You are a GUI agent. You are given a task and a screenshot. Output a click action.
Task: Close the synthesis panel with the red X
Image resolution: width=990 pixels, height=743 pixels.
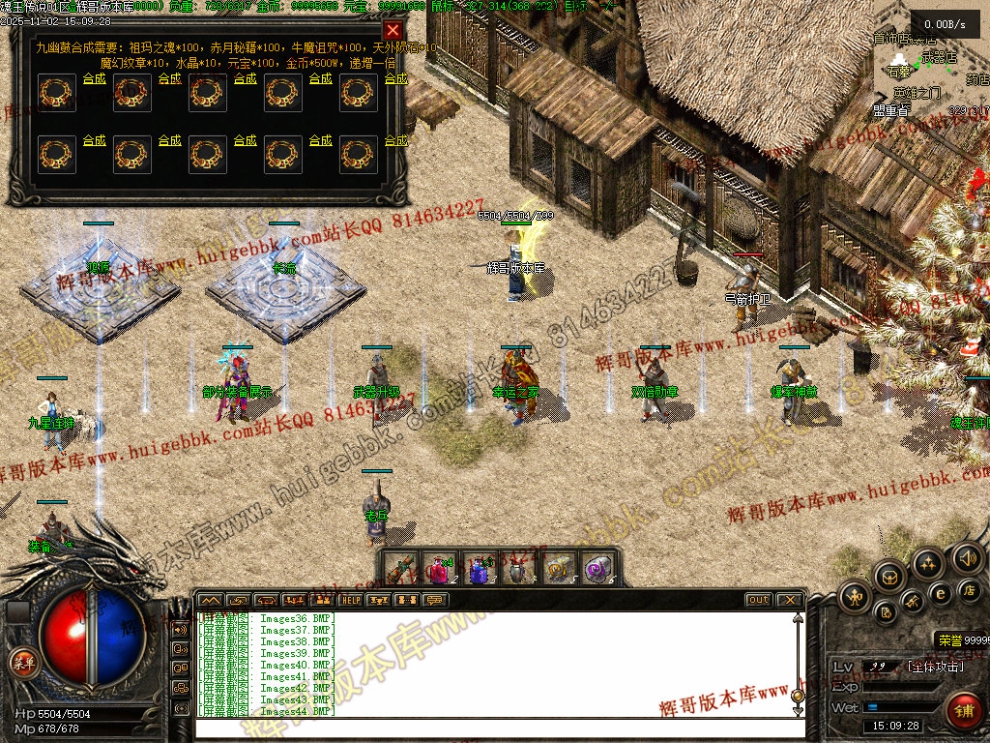click(x=393, y=31)
